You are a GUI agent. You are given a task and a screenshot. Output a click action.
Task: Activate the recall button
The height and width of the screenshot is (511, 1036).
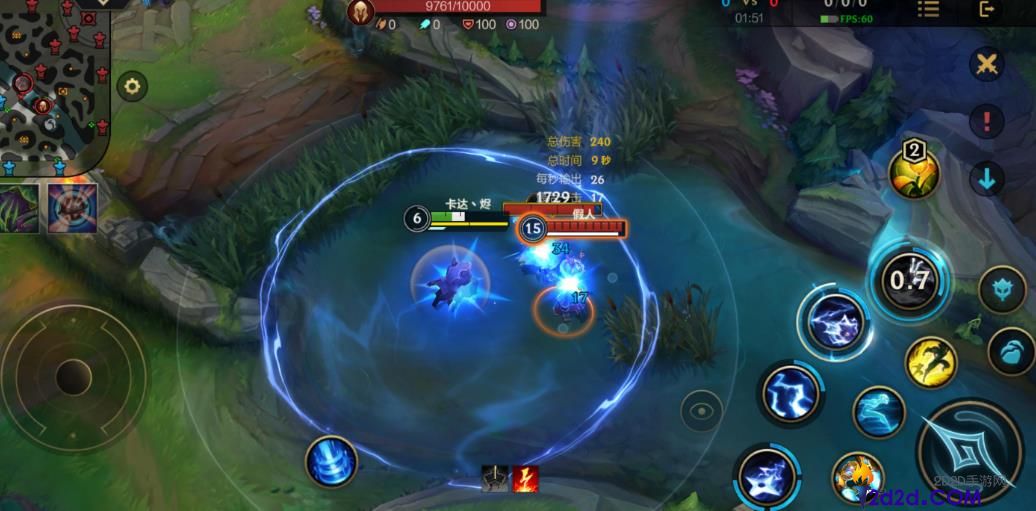(x=332, y=462)
